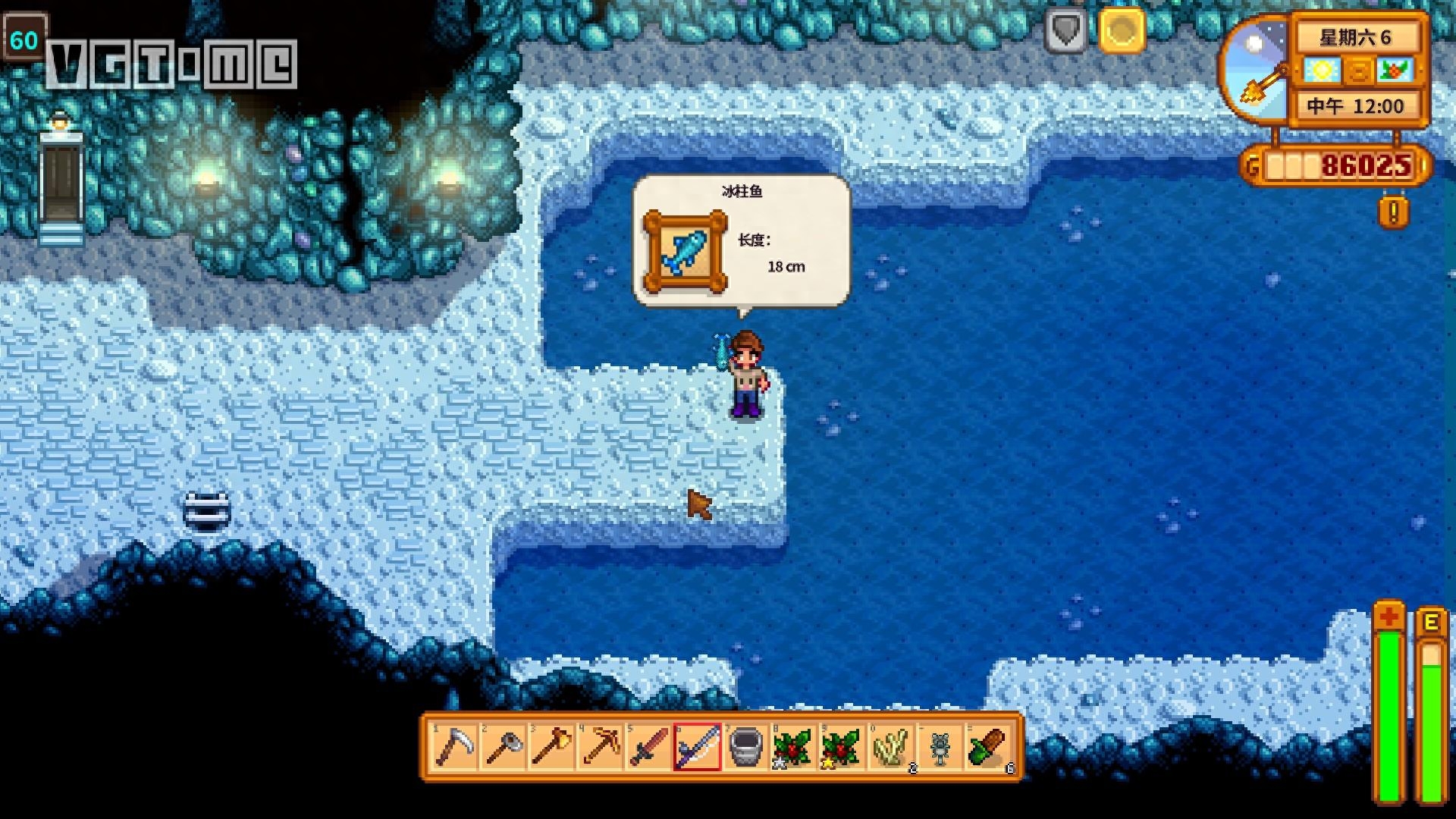The image size is (1456, 819).
Task: Choose the silver-star holly slot
Action: (794, 746)
